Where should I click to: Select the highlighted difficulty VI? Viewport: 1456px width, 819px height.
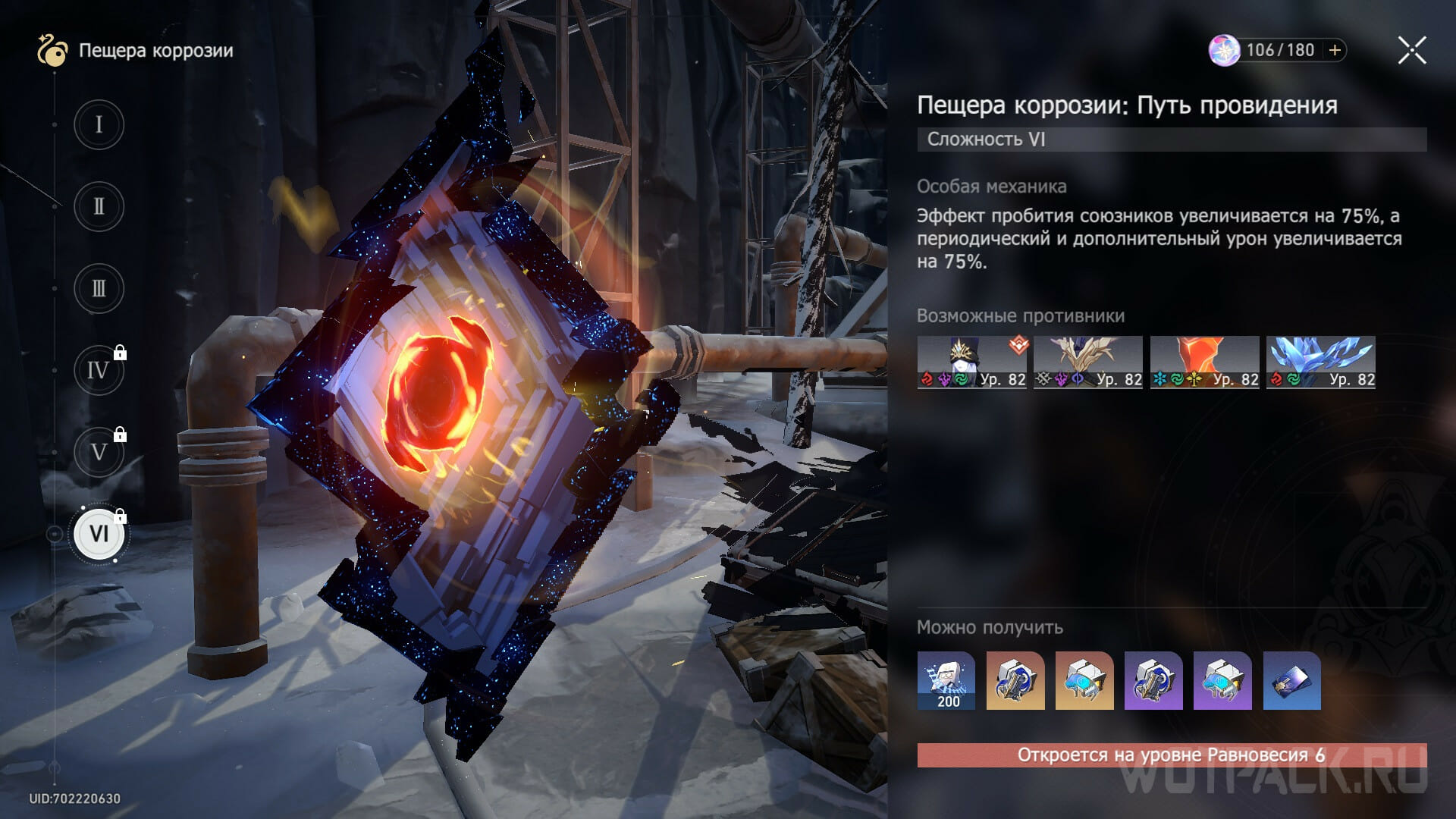(x=99, y=534)
